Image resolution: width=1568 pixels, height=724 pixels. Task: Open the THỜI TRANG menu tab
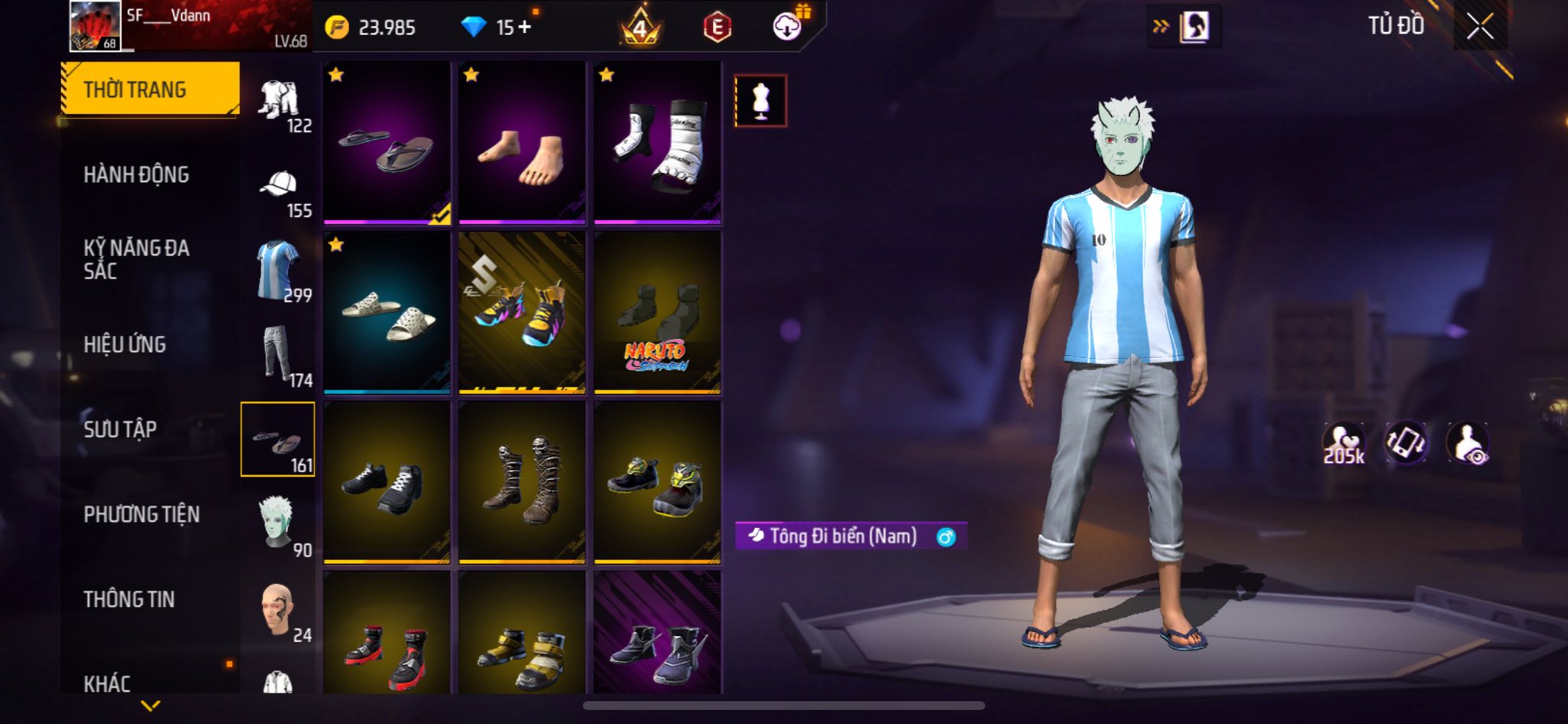150,90
